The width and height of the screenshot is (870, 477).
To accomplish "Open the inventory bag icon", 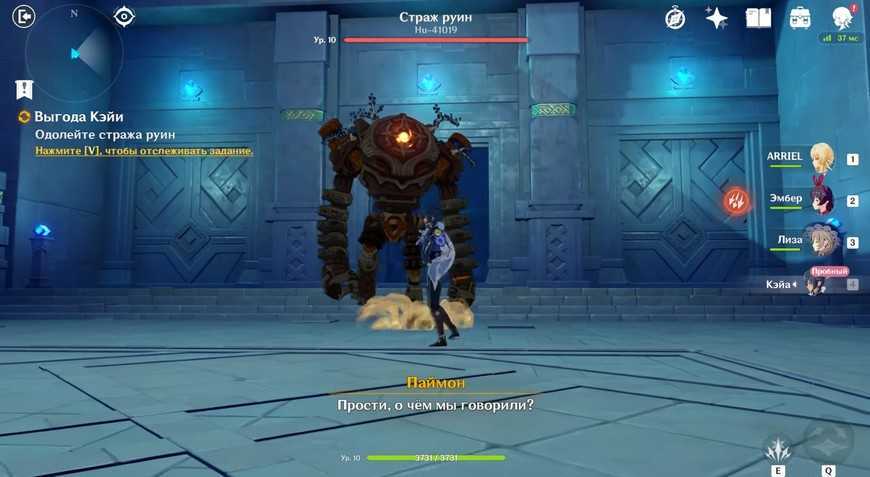I will coord(800,18).
